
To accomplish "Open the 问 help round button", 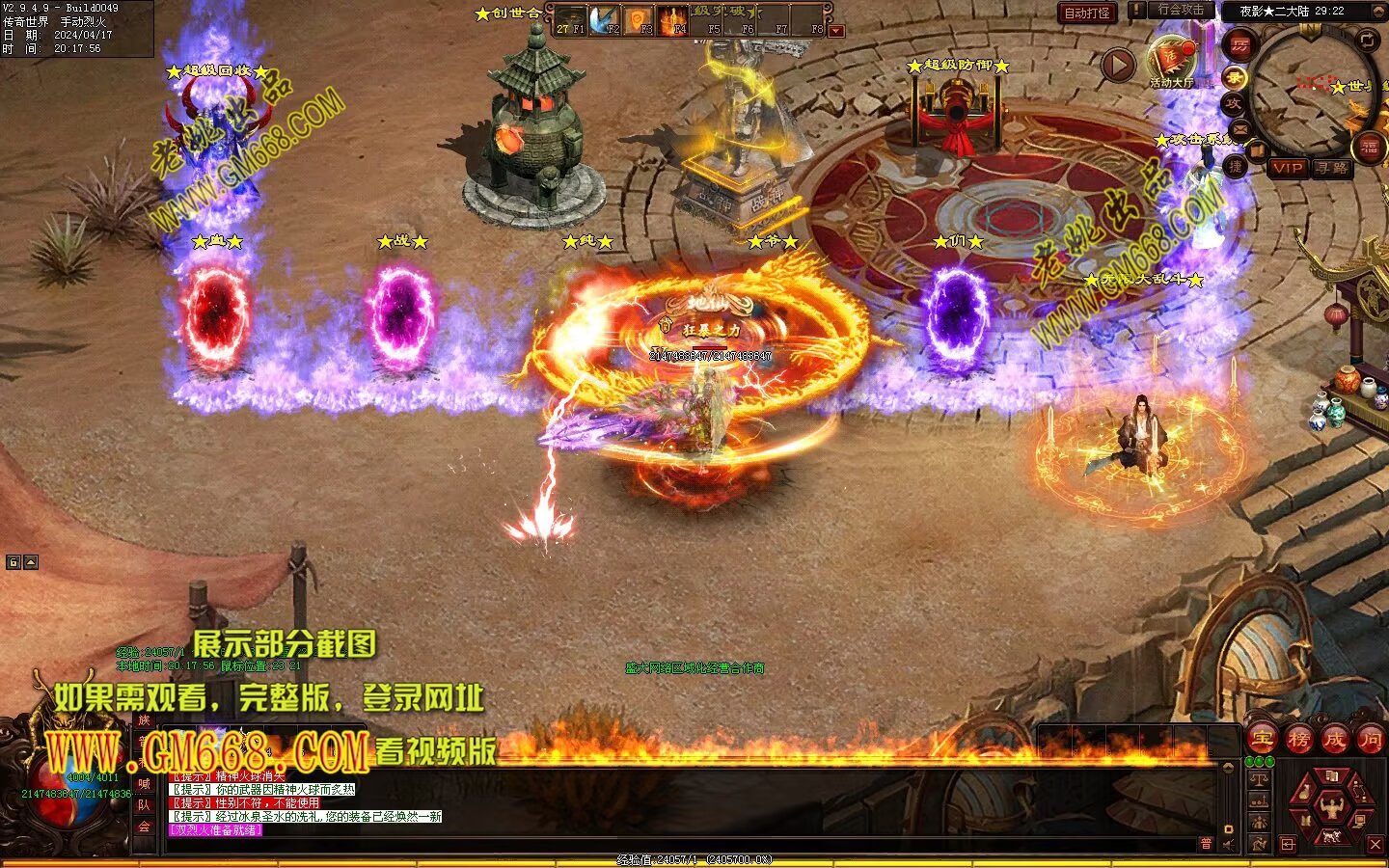I will click(x=1370, y=740).
